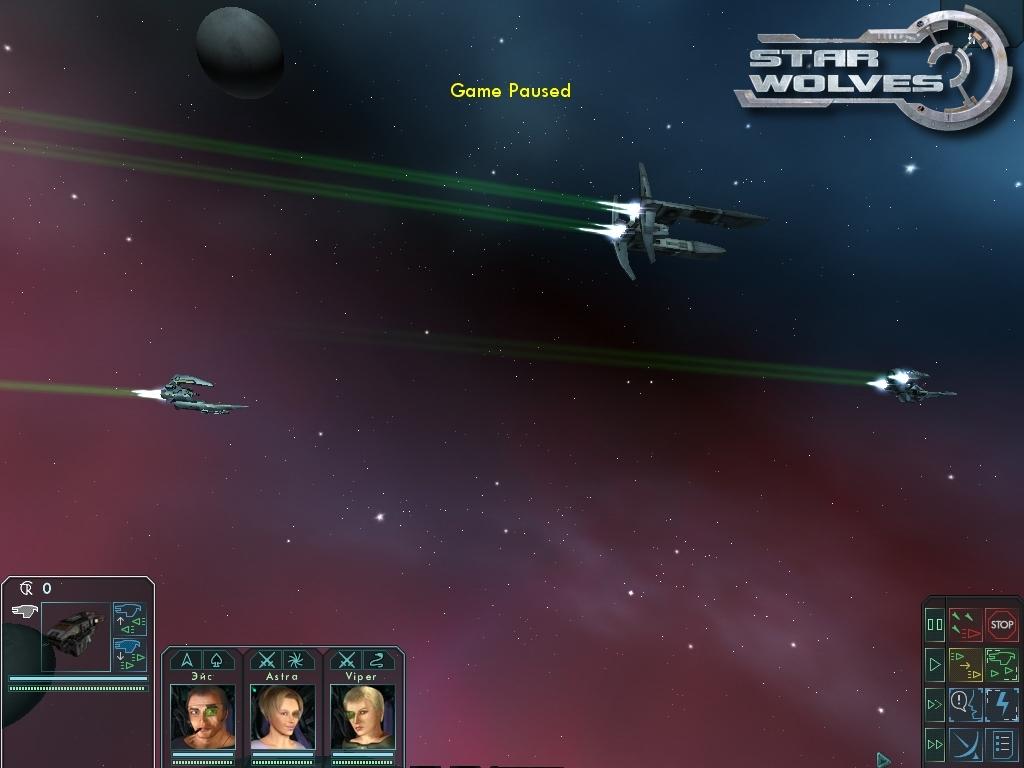Launch fighters with the up-arrow mothership icon

129,618
